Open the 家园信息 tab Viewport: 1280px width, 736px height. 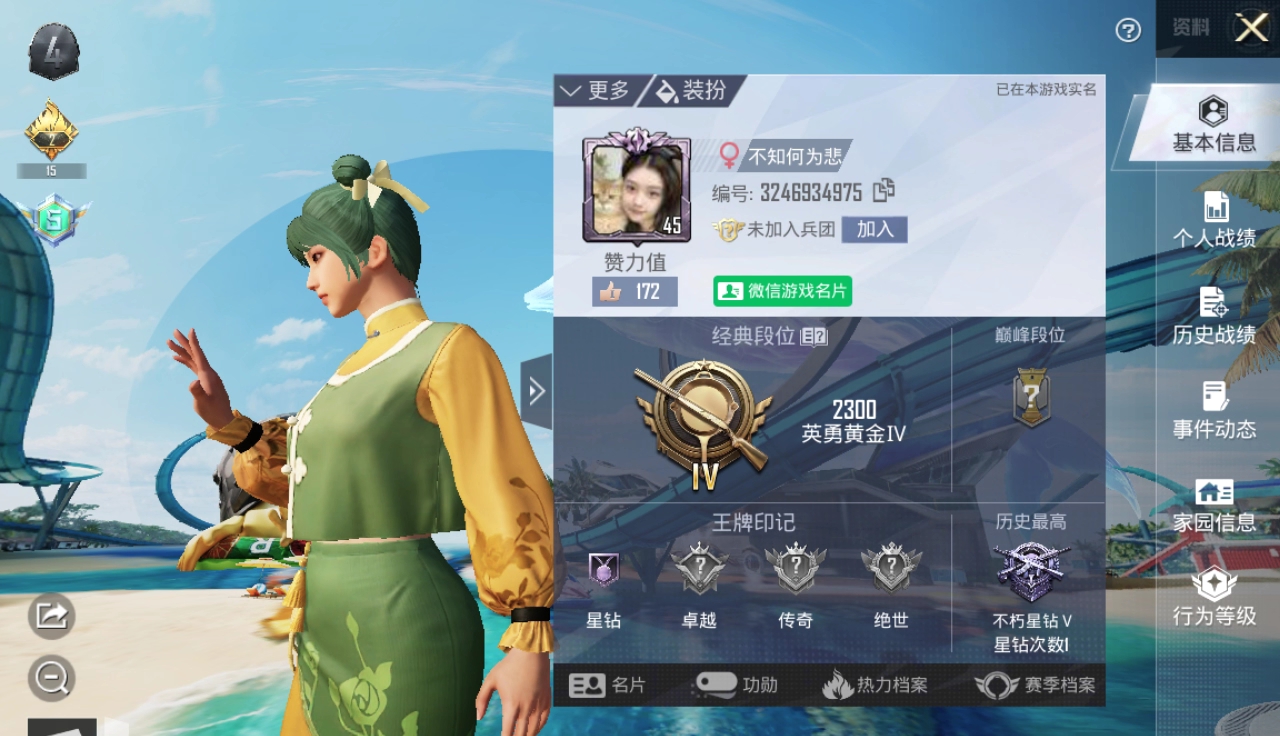1214,506
